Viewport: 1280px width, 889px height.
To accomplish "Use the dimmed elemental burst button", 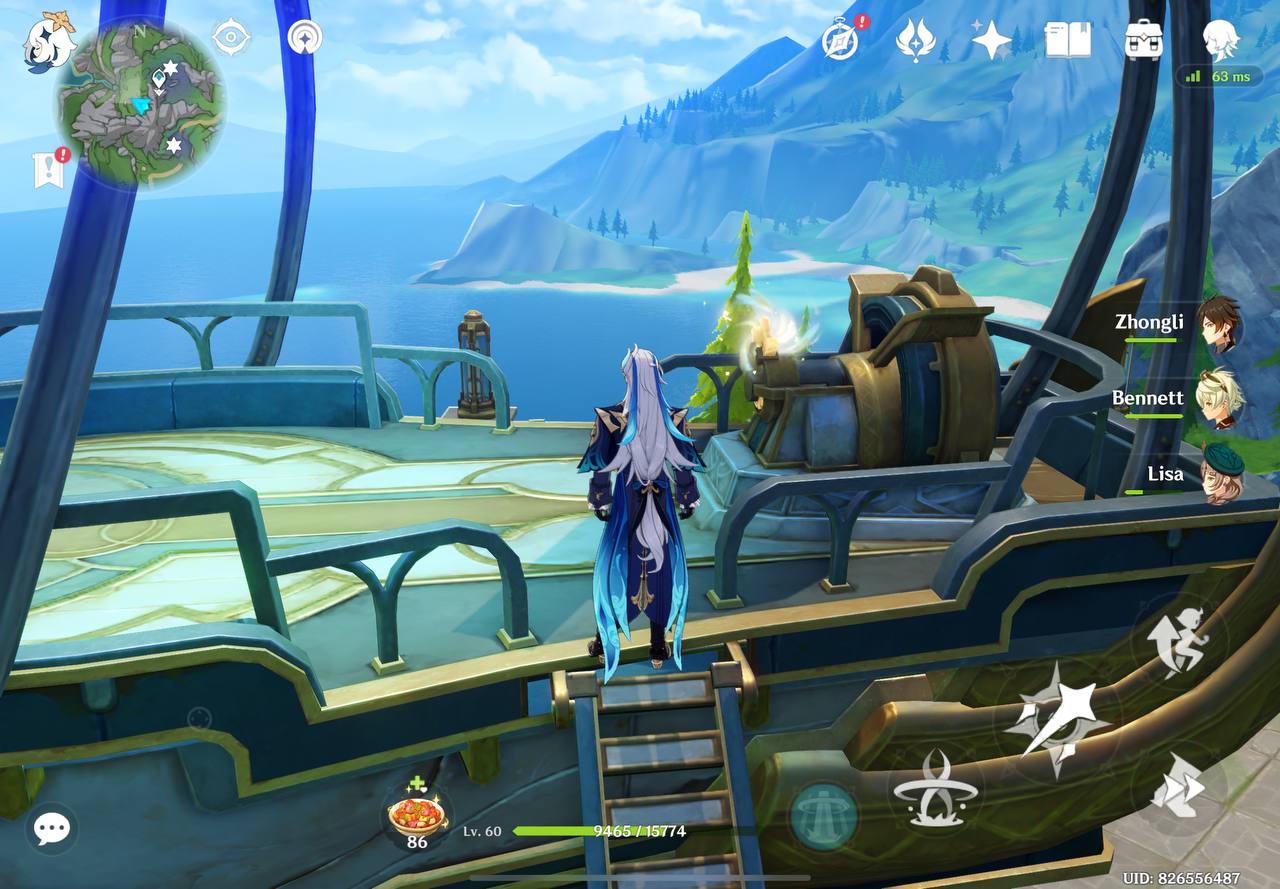I will point(823,815).
